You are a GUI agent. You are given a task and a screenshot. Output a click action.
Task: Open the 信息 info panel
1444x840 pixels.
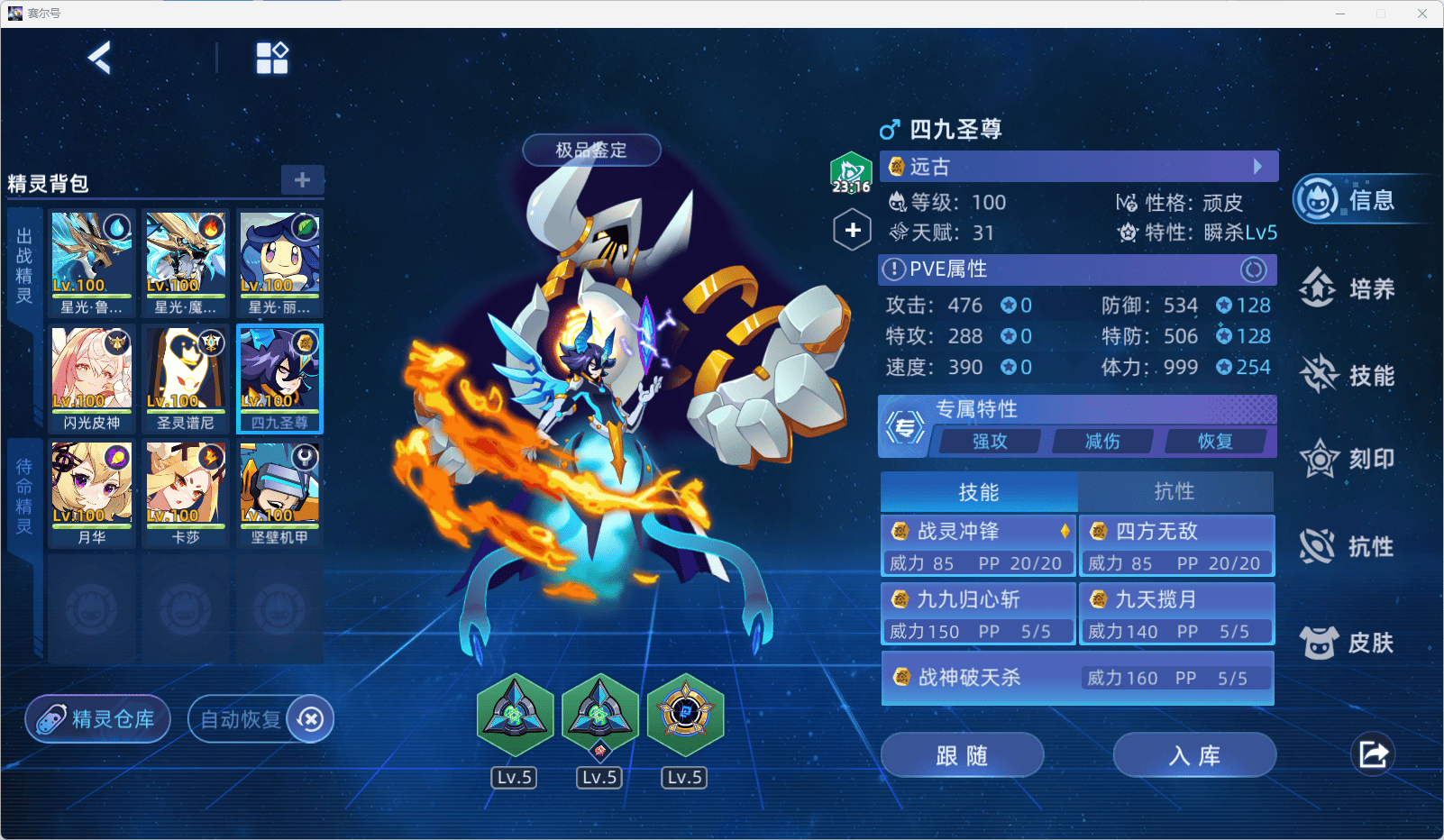point(1348,199)
